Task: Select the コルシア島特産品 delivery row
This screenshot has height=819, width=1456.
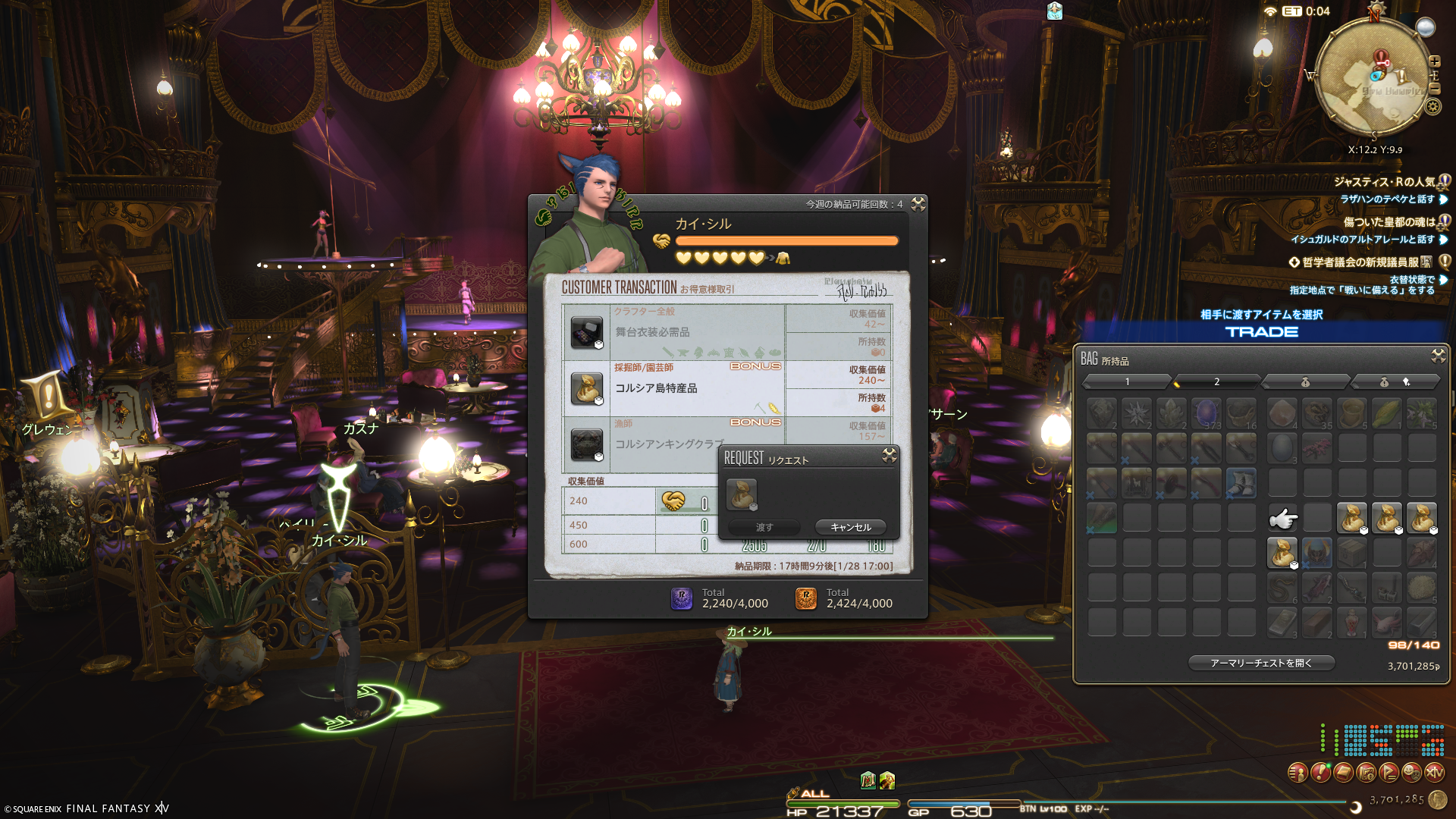Action: (673, 388)
